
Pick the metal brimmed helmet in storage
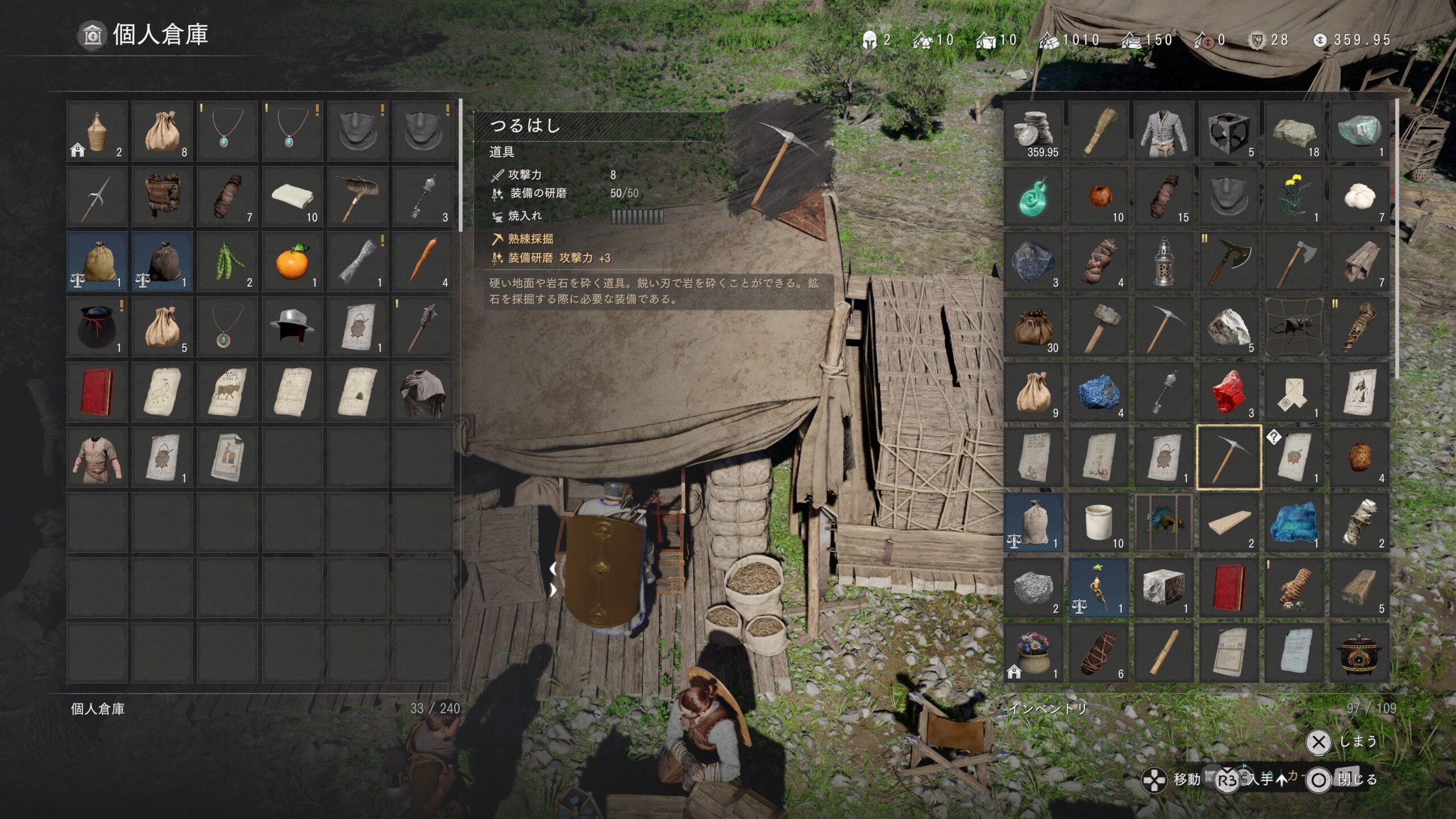[292, 327]
